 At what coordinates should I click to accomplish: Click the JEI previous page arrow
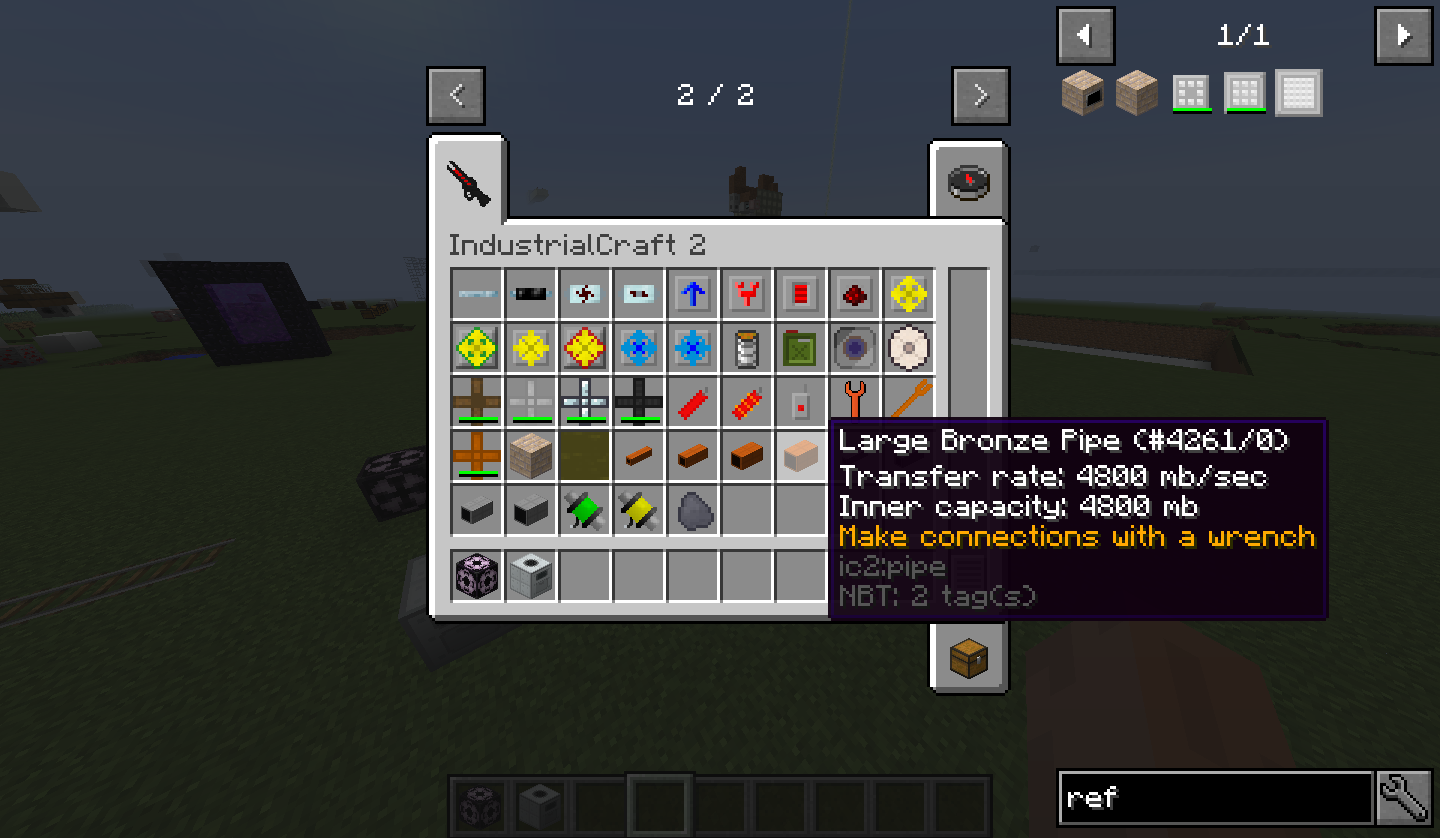pyautogui.click(x=1085, y=36)
